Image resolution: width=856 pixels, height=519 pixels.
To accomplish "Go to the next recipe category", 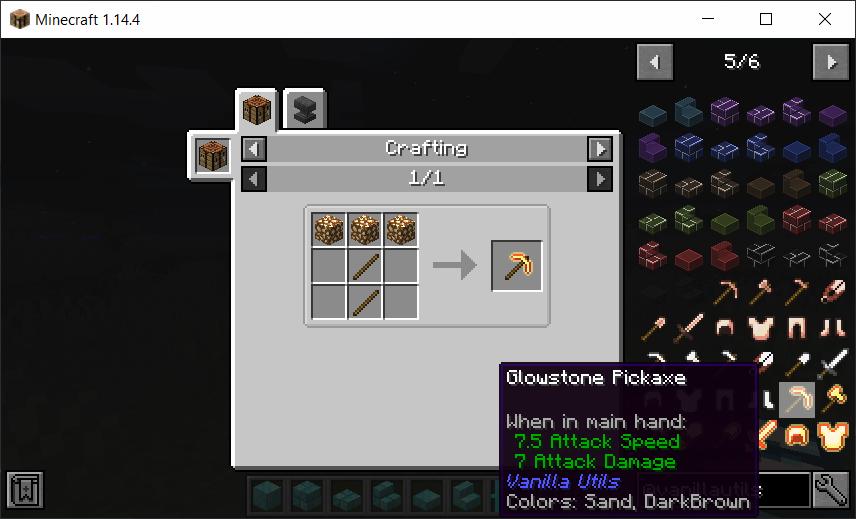I will 599,149.
